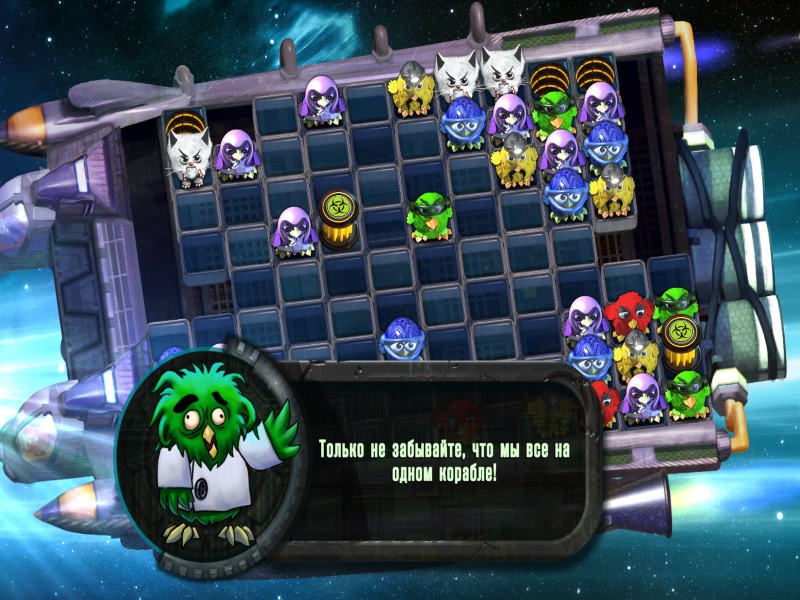Choose the lone blue bird just above the dialogue box
The width and height of the screenshot is (800, 600).
(x=404, y=338)
